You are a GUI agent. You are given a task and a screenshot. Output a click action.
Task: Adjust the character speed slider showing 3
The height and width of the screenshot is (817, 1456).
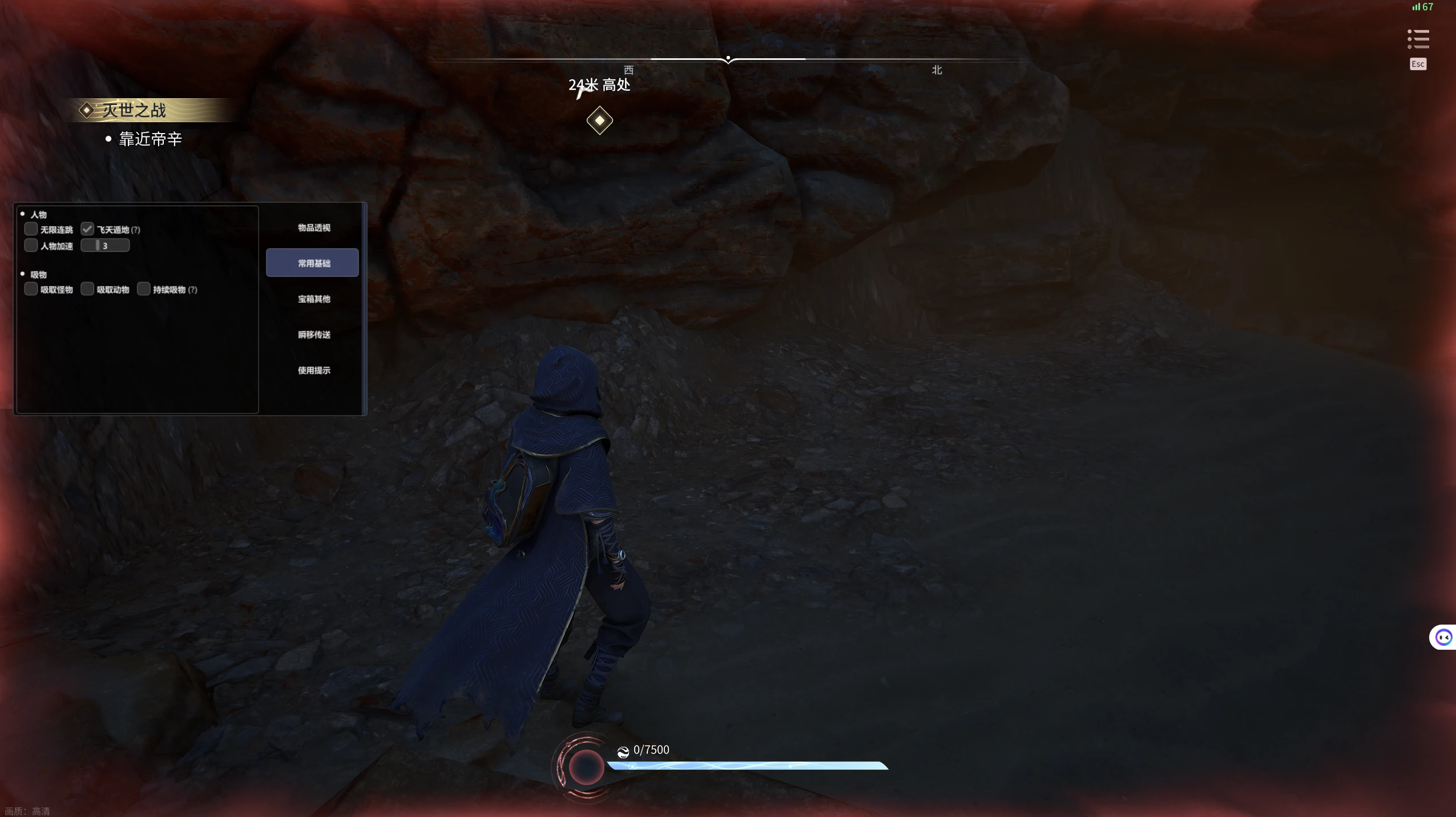click(x=105, y=245)
